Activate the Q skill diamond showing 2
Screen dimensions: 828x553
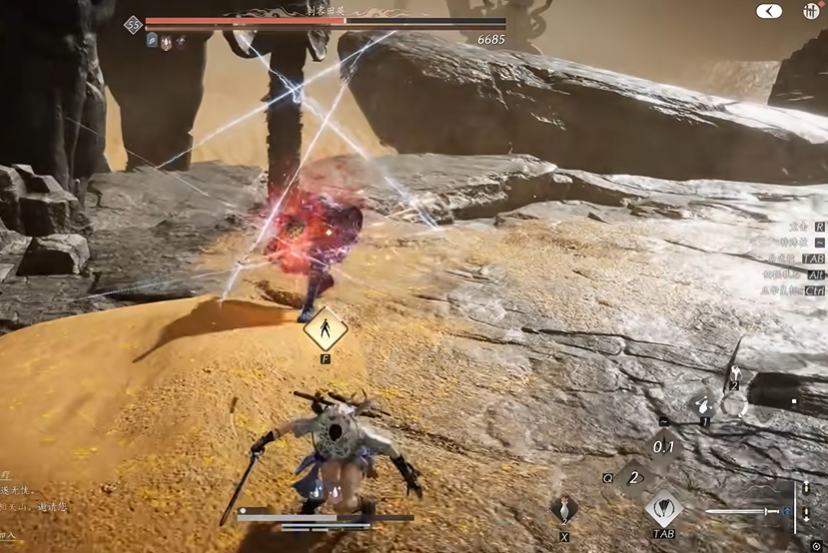point(632,477)
